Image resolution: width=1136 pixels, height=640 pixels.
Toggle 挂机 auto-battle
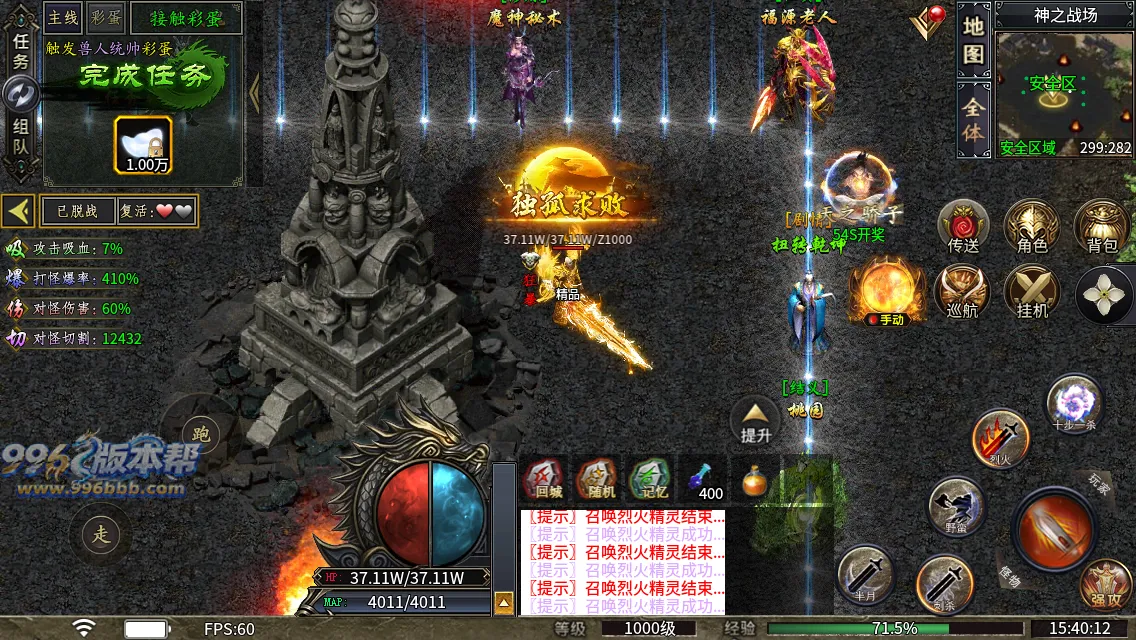coord(1032,293)
